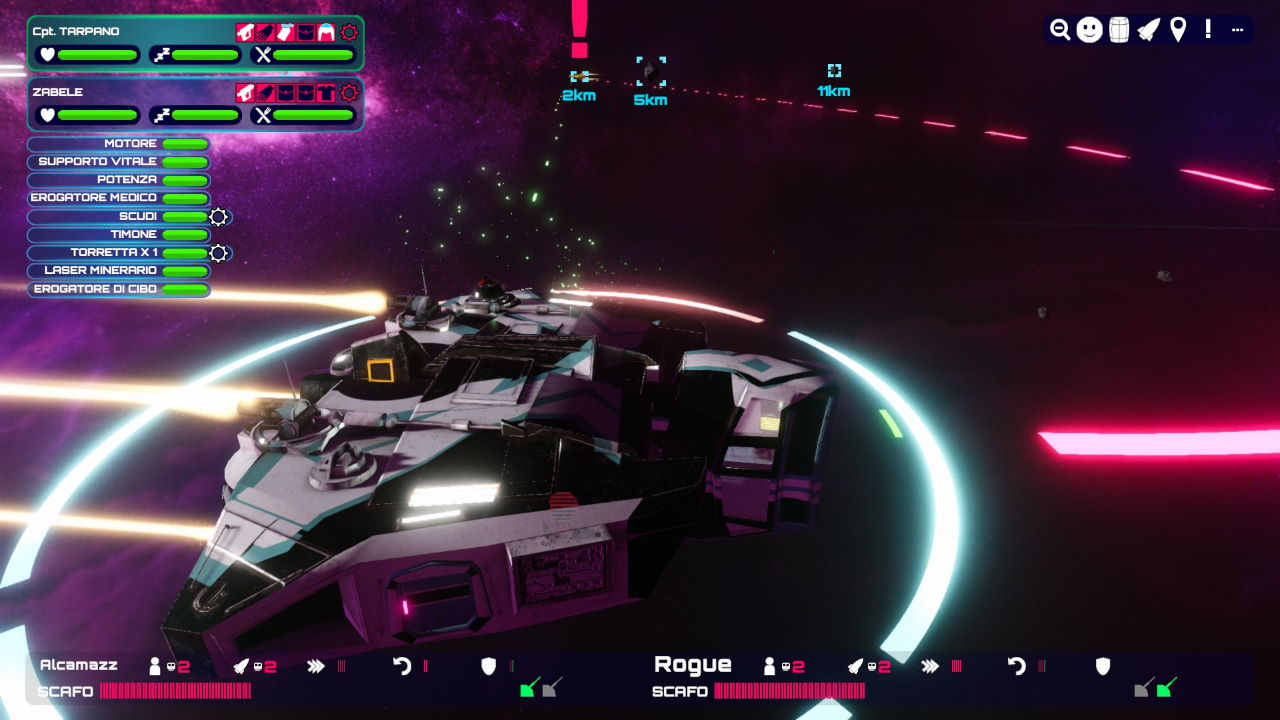Select Cpt. Tarpano's helmet slot
The width and height of the screenshot is (1280, 720).
click(326, 32)
